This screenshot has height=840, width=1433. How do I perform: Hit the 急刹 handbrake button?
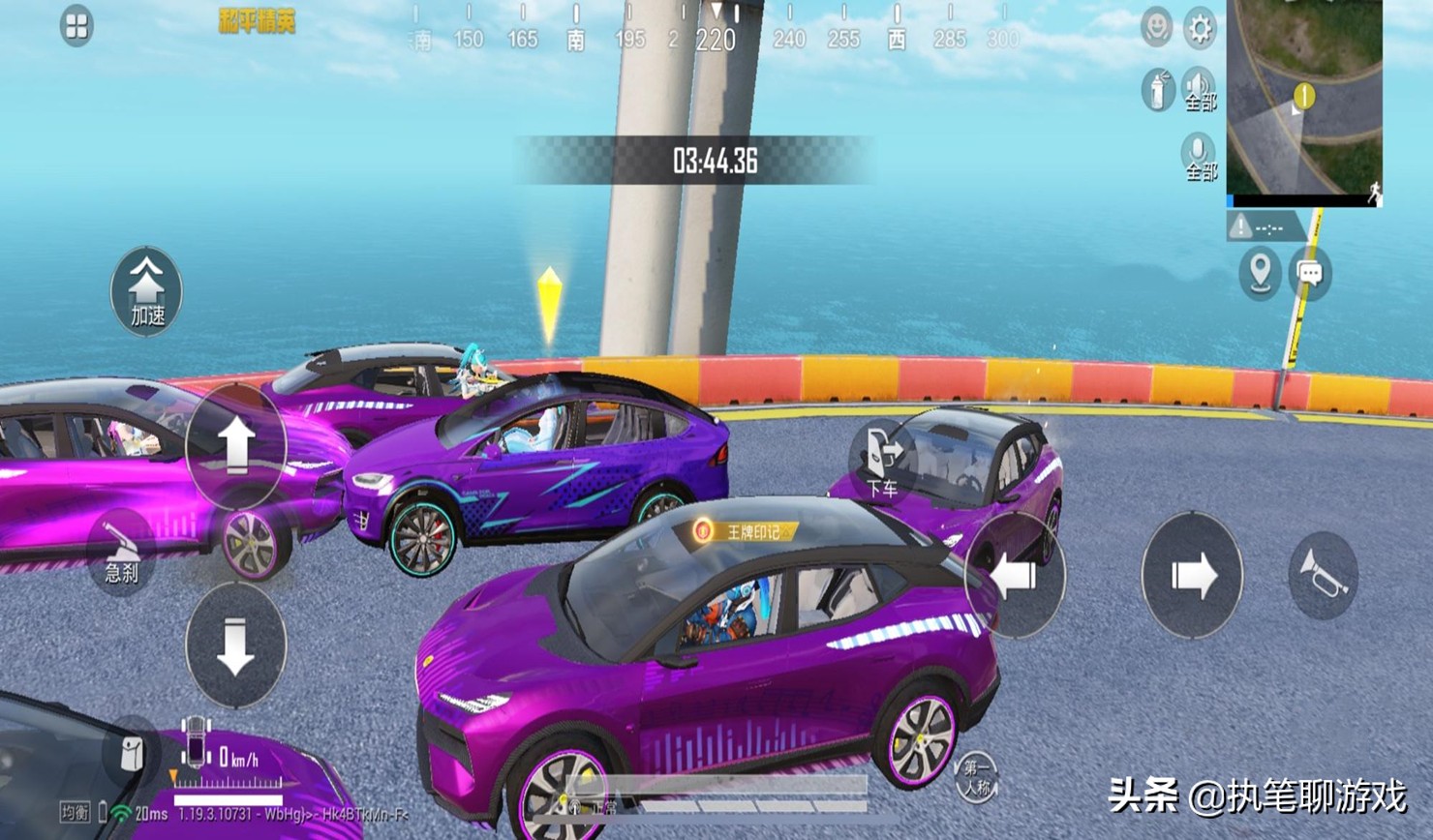point(122,552)
